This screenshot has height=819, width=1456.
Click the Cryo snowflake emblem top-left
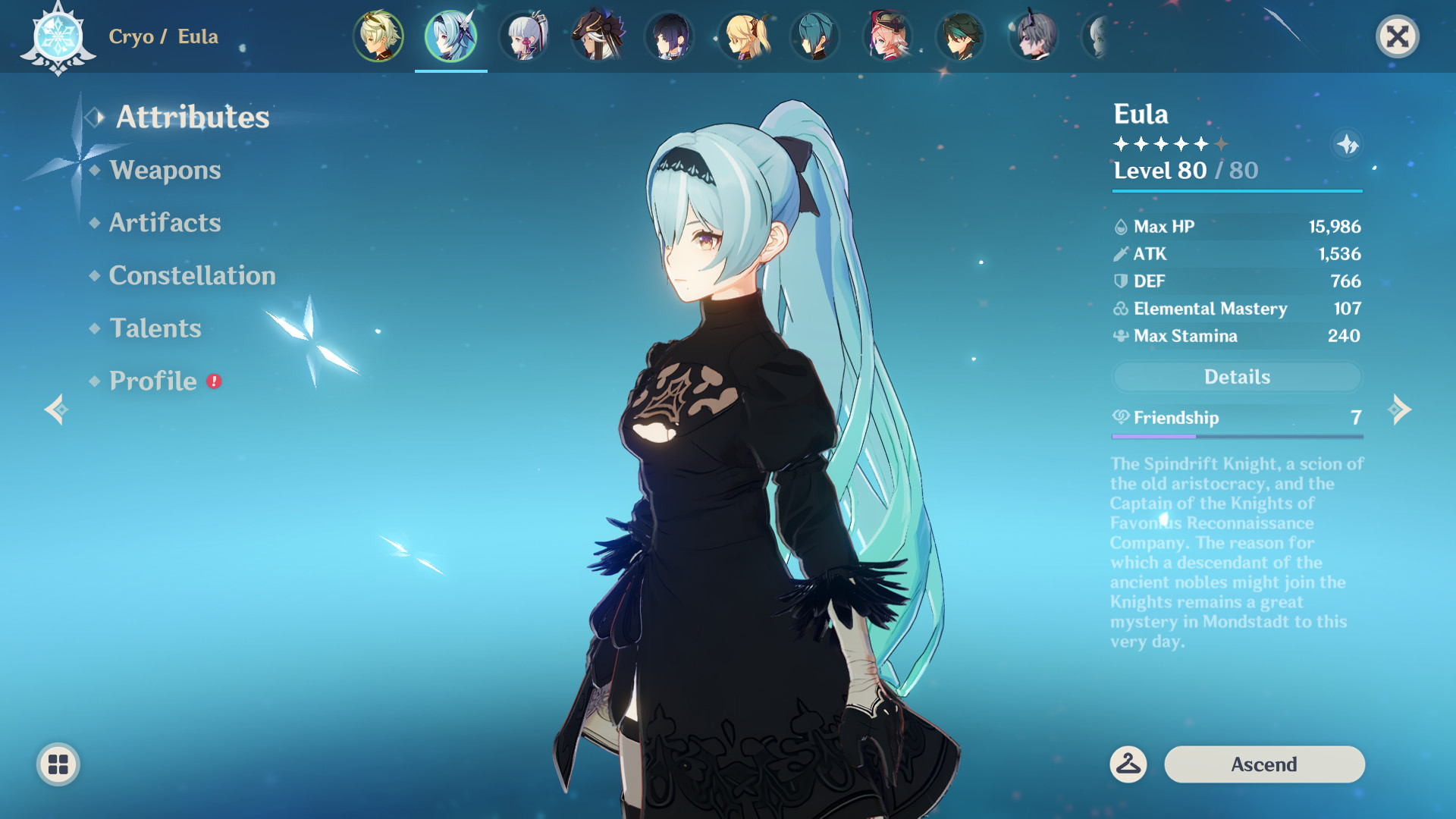point(59,36)
